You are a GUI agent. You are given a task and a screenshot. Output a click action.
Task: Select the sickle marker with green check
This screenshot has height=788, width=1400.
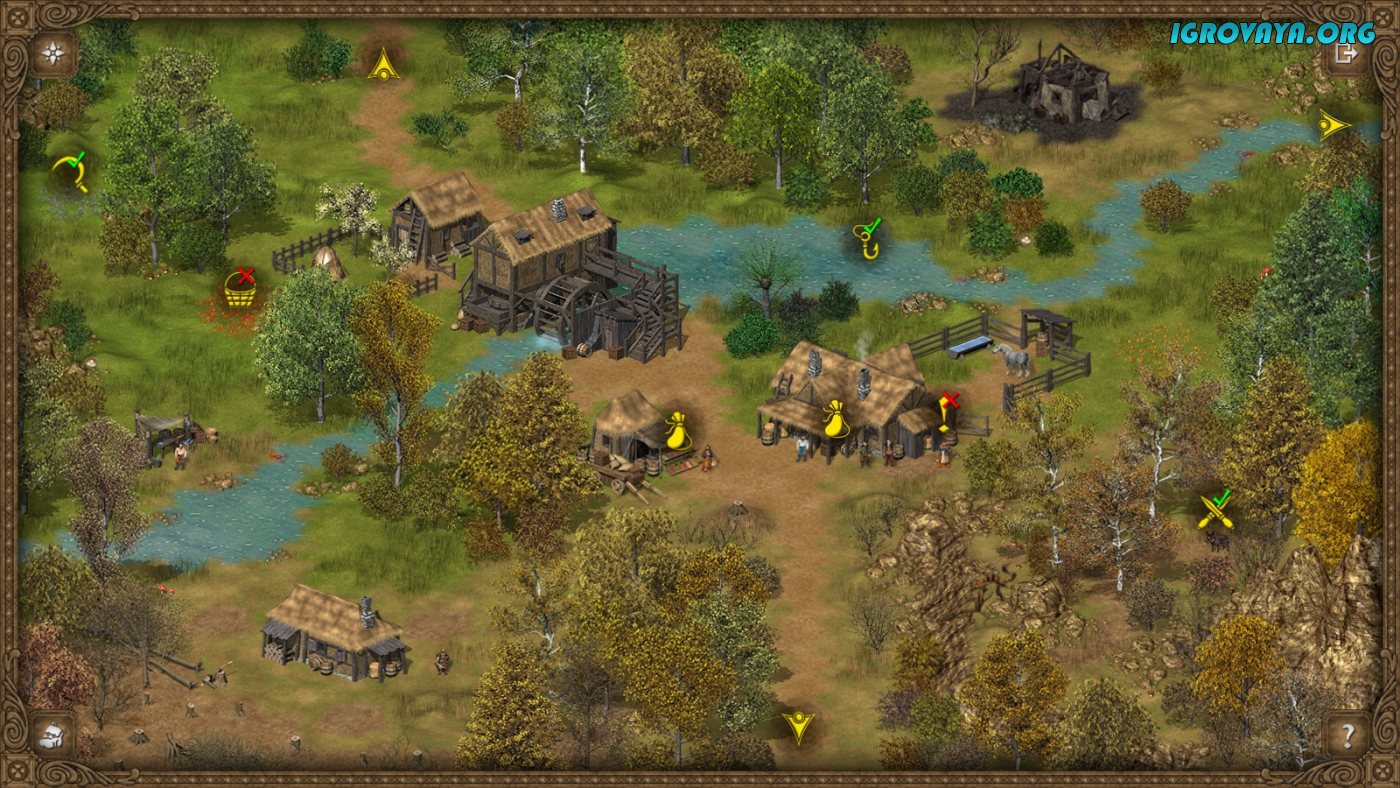click(71, 170)
